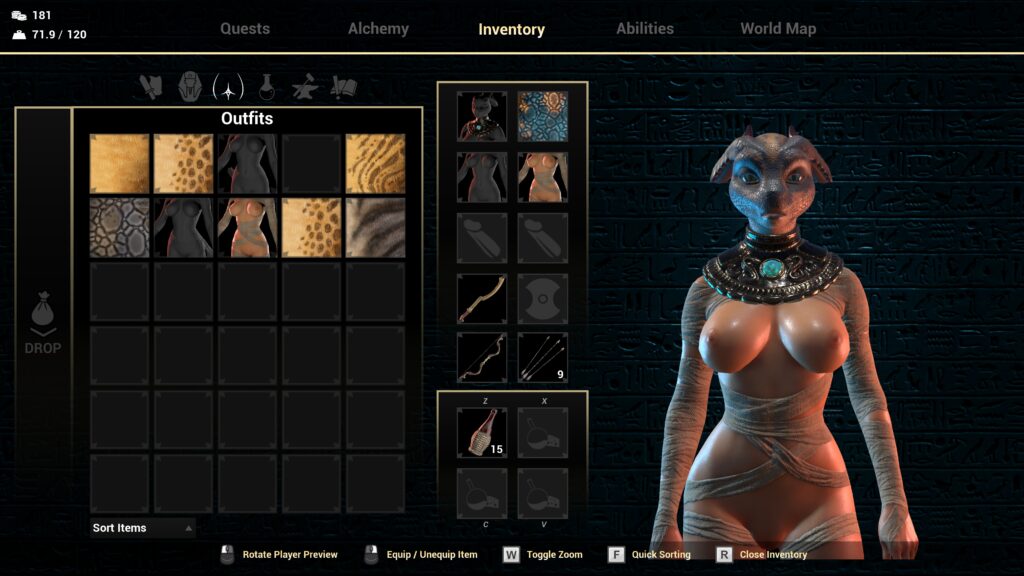Choose the grey scale skin outfit

[120, 228]
